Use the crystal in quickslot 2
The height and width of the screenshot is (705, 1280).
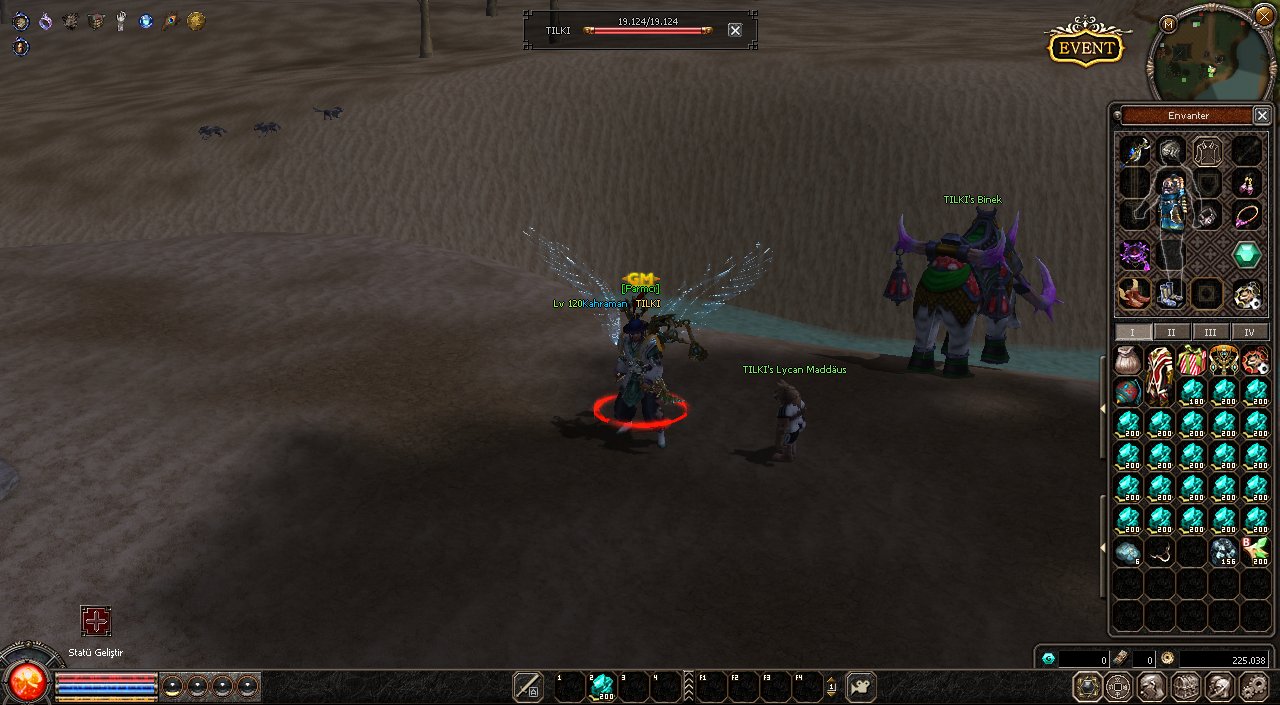(x=602, y=687)
